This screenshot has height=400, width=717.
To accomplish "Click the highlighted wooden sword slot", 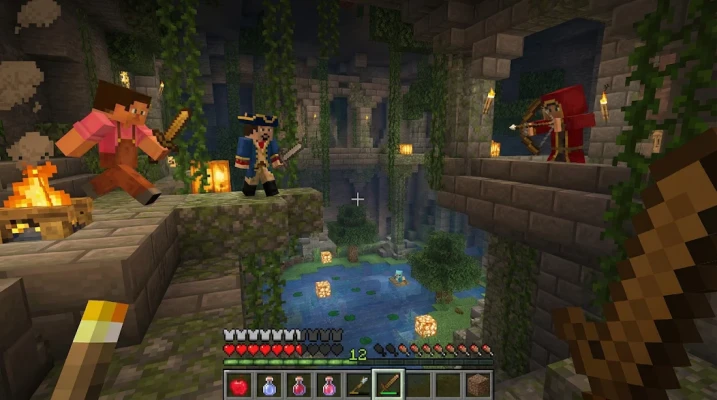I will pyautogui.click(x=388, y=383).
